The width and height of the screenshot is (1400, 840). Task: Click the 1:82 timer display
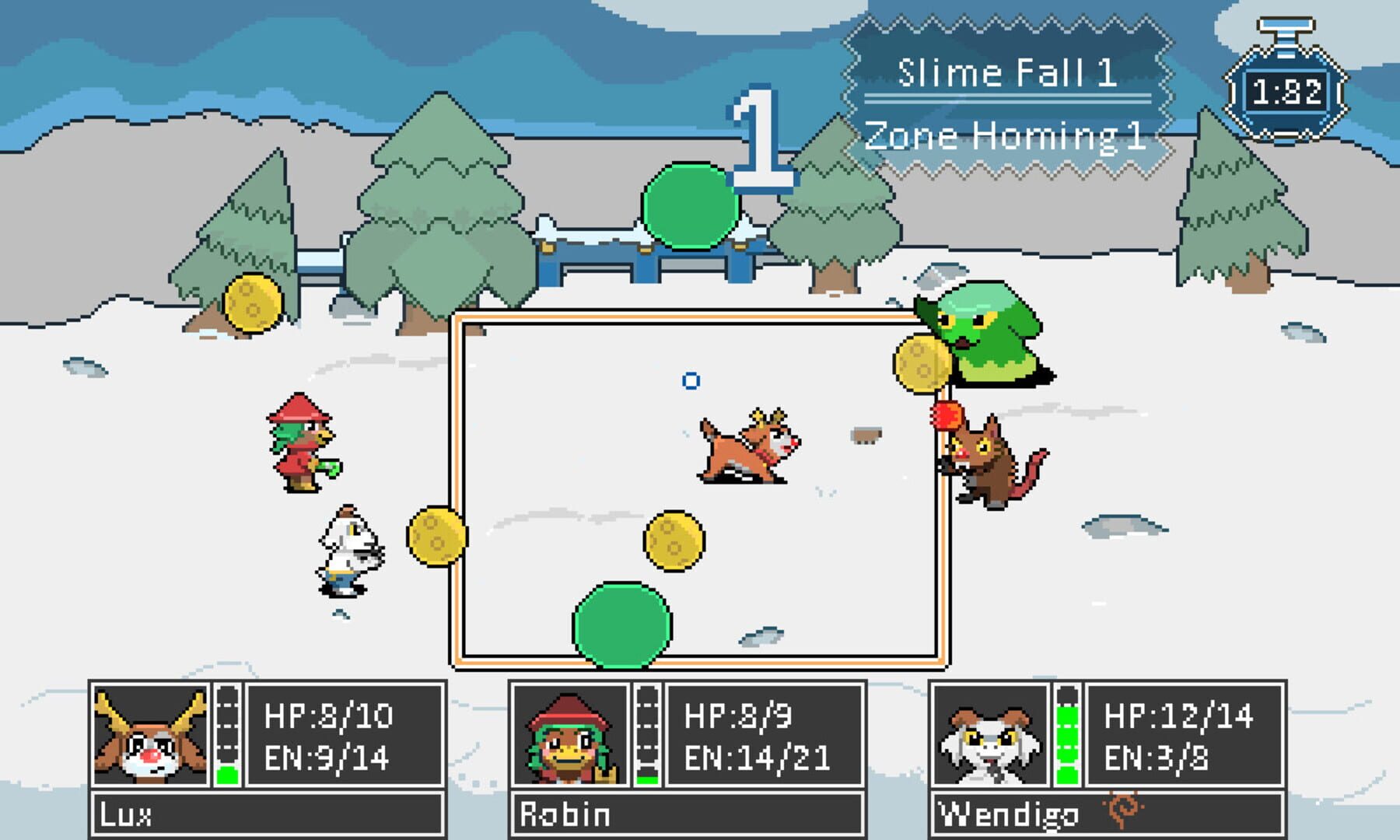click(x=1288, y=91)
